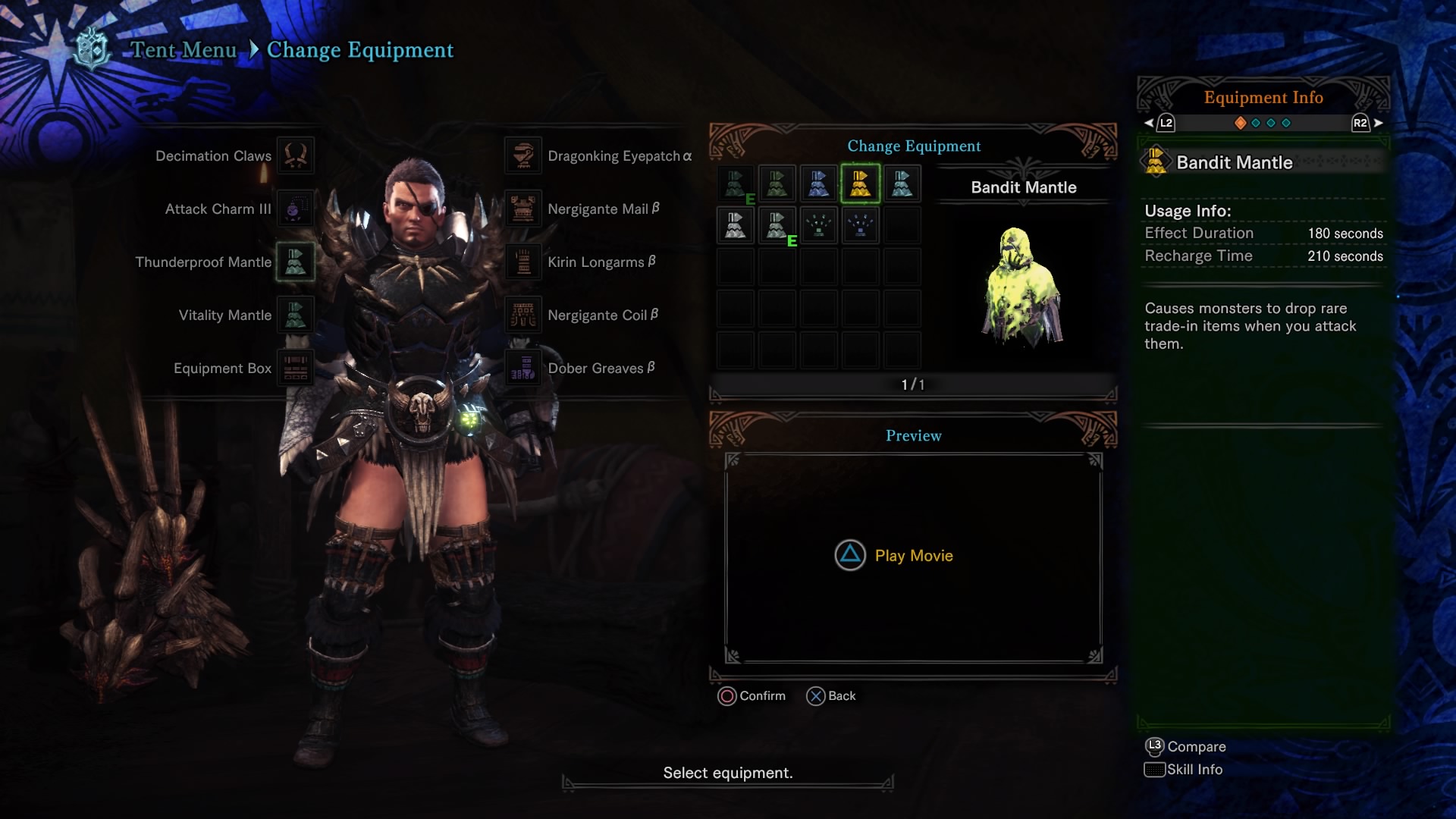Go back from Change Equipment
Screen dimensions: 1456x819
tap(831, 696)
